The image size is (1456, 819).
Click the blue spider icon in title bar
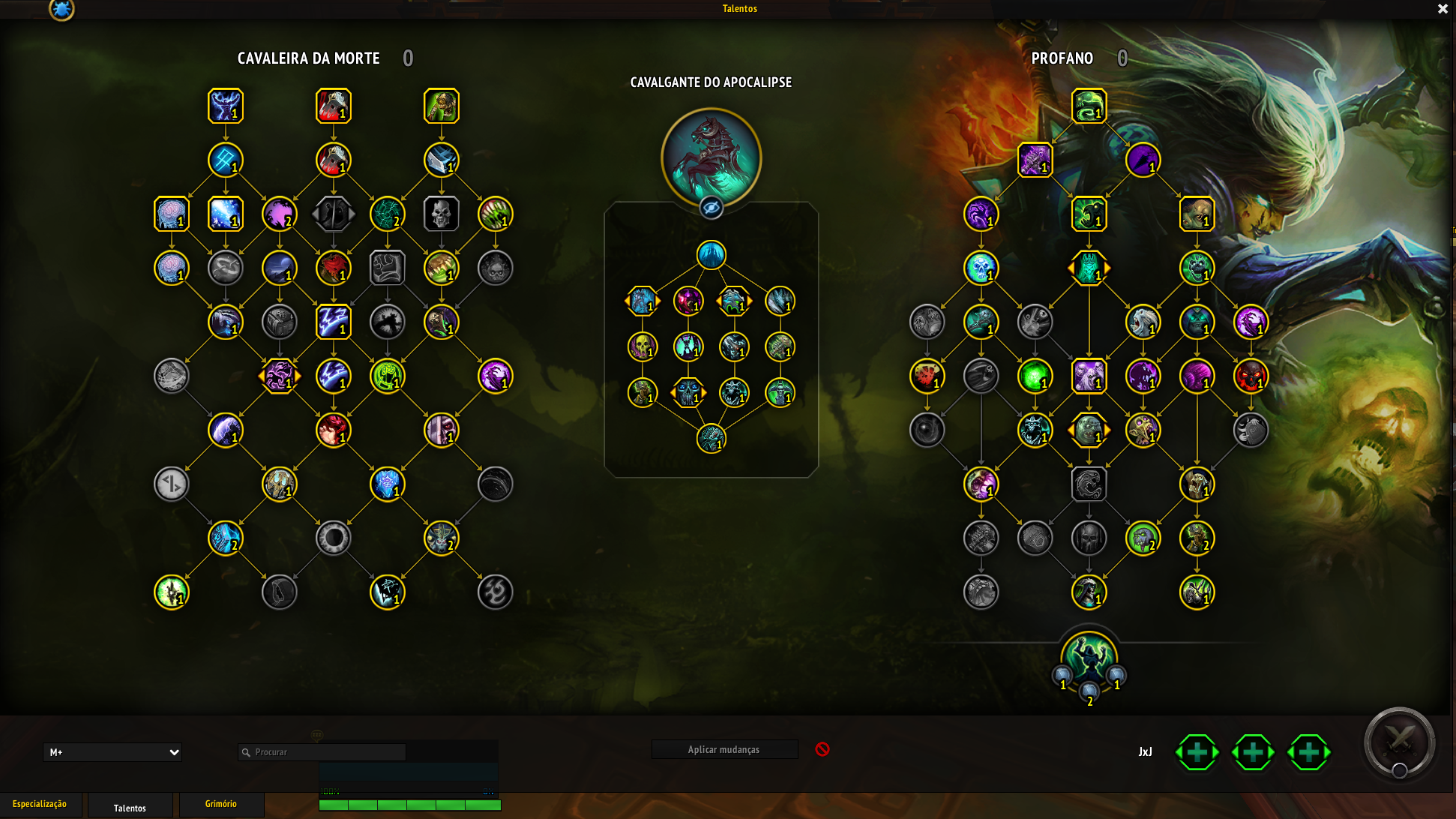click(61, 10)
